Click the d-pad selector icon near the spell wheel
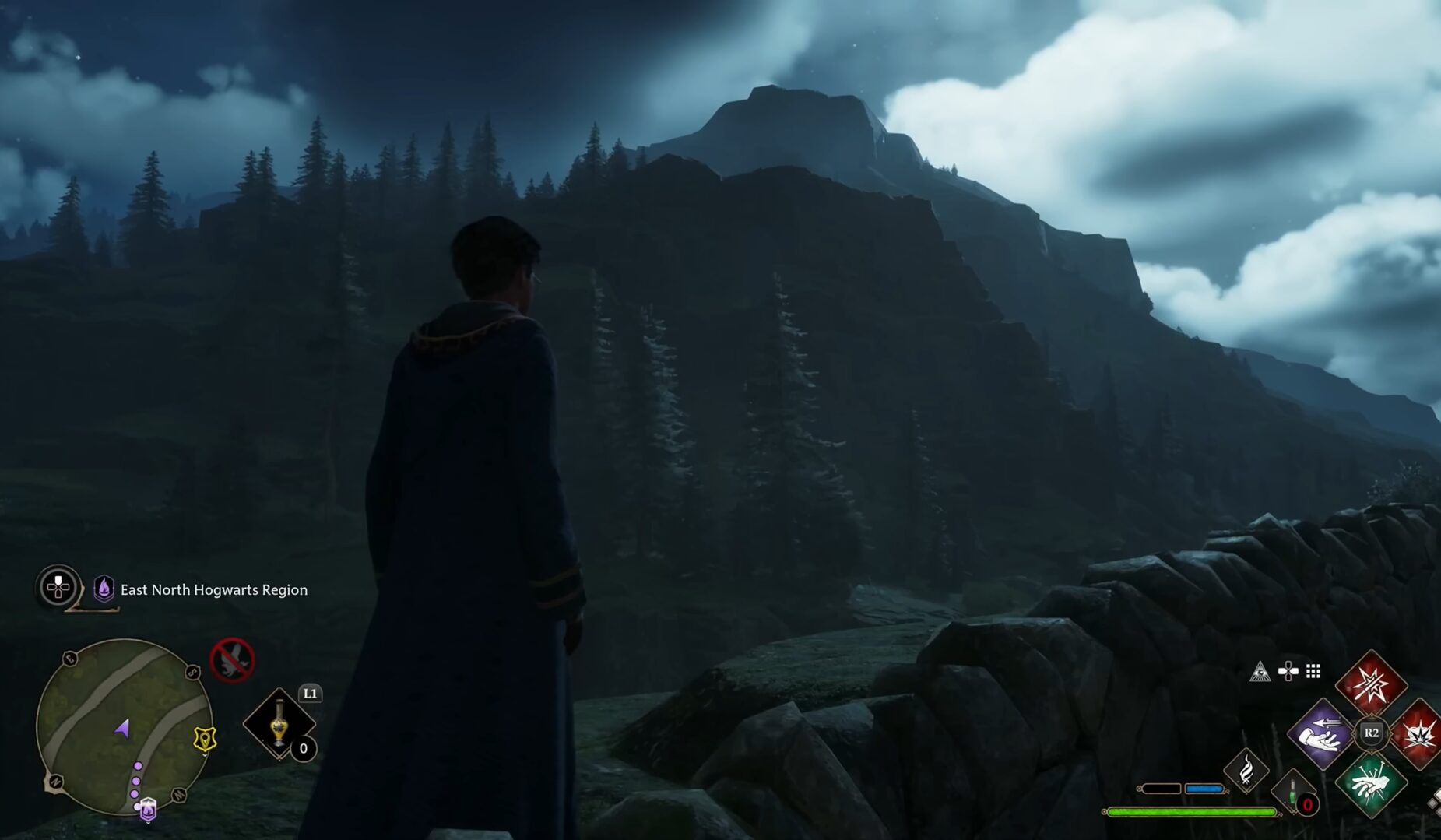The height and width of the screenshot is (840, 1441). [x=1287, y=670]
